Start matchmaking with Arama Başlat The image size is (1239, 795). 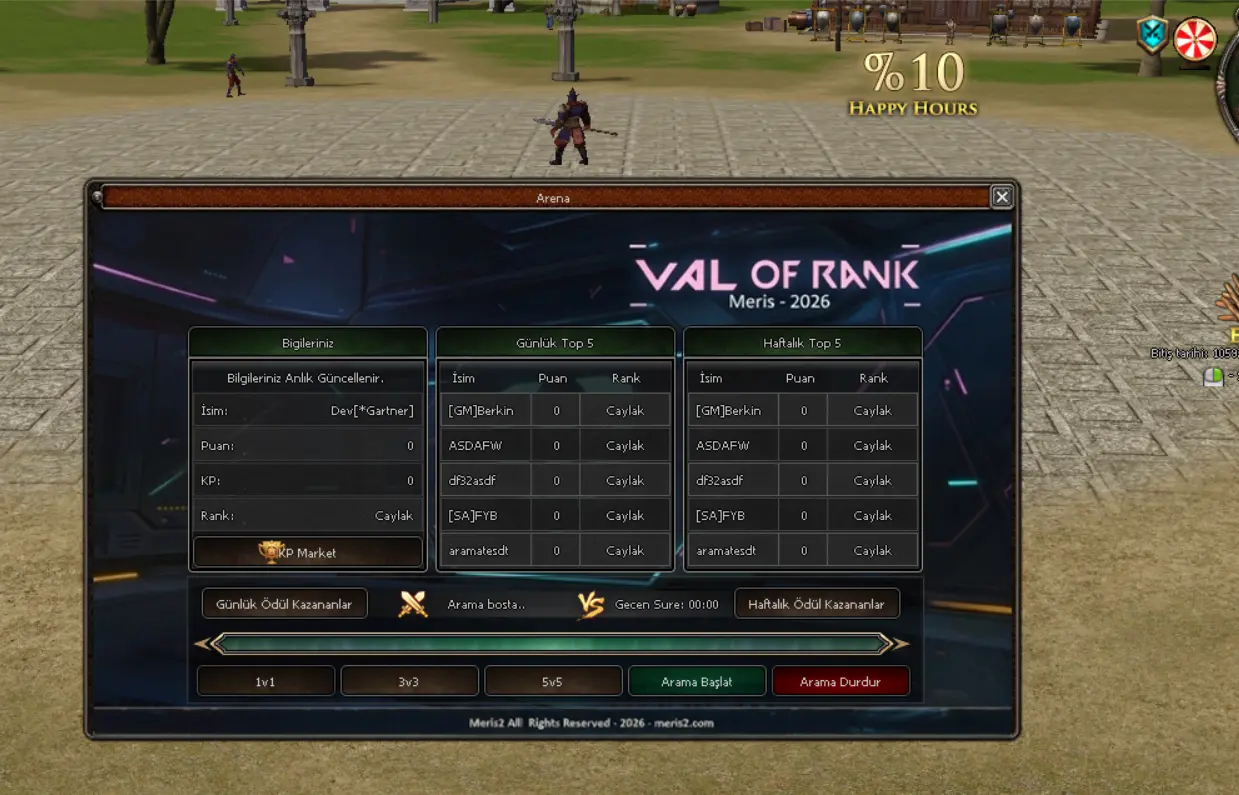tap(697, 681)
